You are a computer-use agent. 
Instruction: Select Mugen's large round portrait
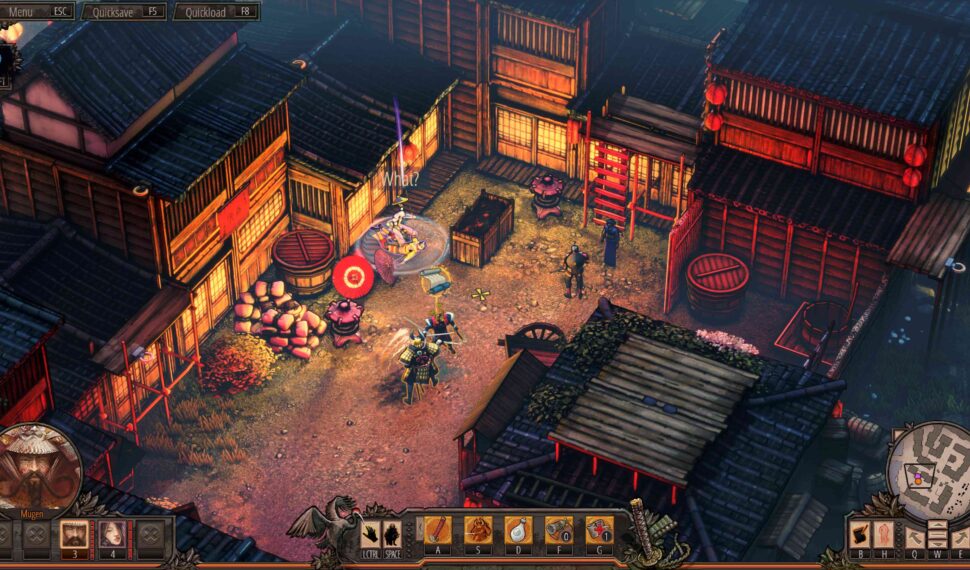(x=38, y=468)
